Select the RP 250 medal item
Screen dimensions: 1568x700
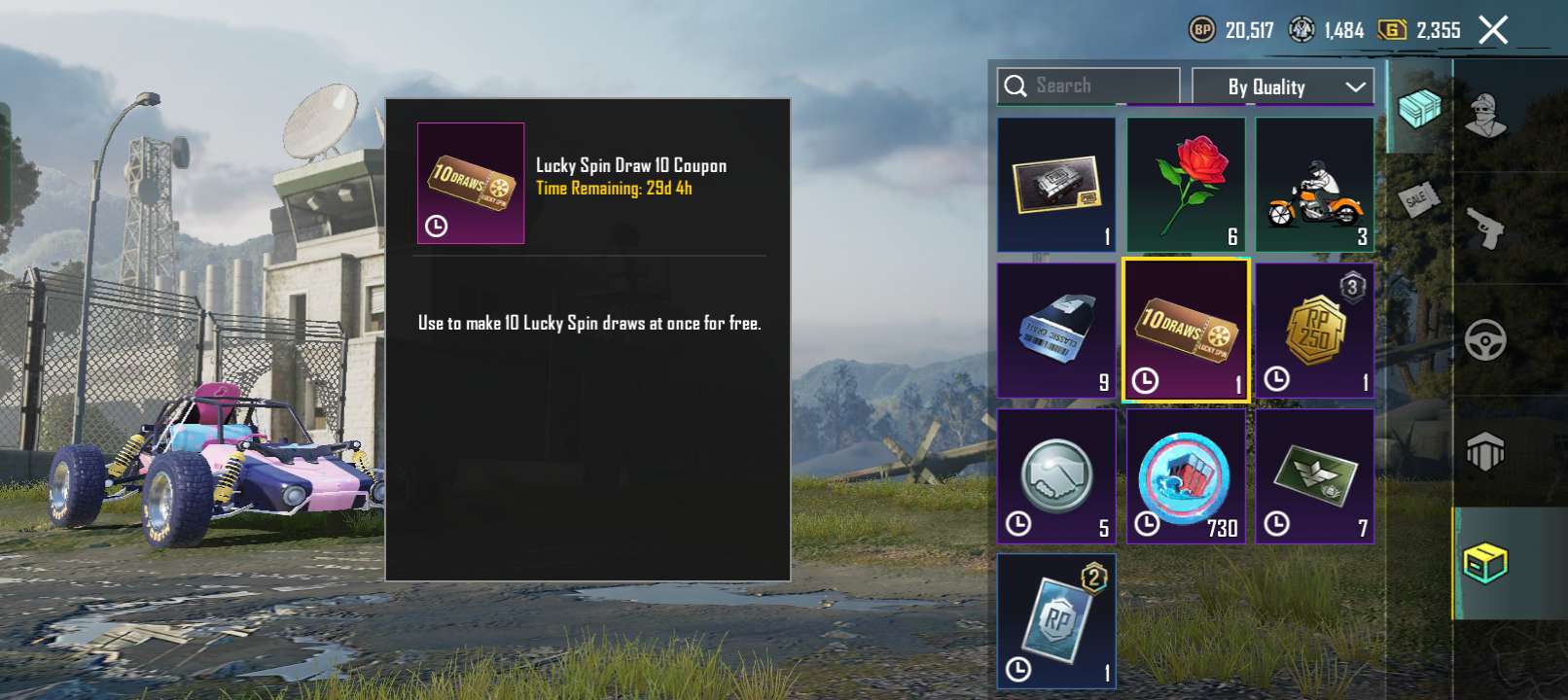click(x=1314, y=329)
